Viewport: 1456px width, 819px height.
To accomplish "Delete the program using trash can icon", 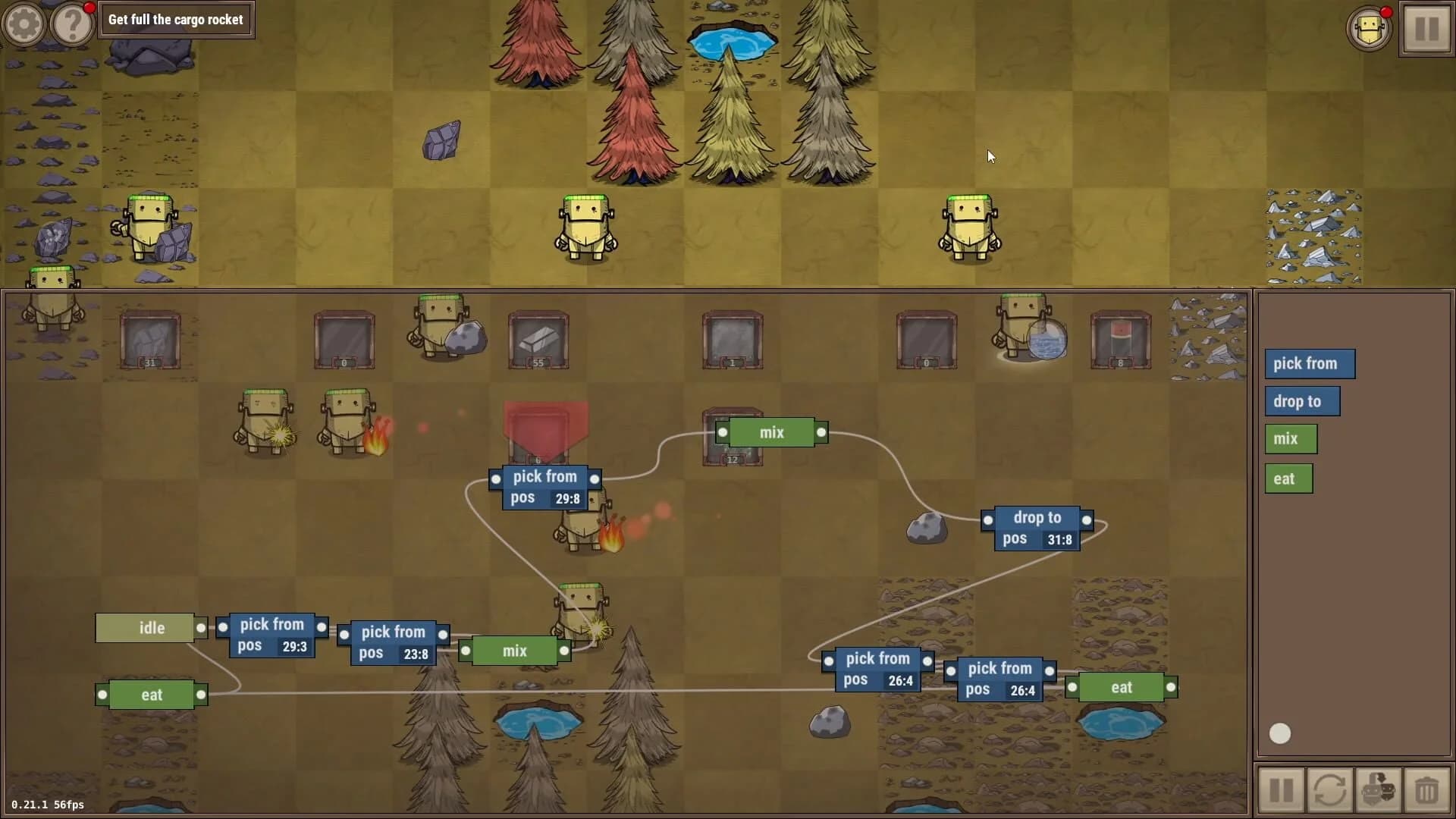I will (x=1429, y=789).
